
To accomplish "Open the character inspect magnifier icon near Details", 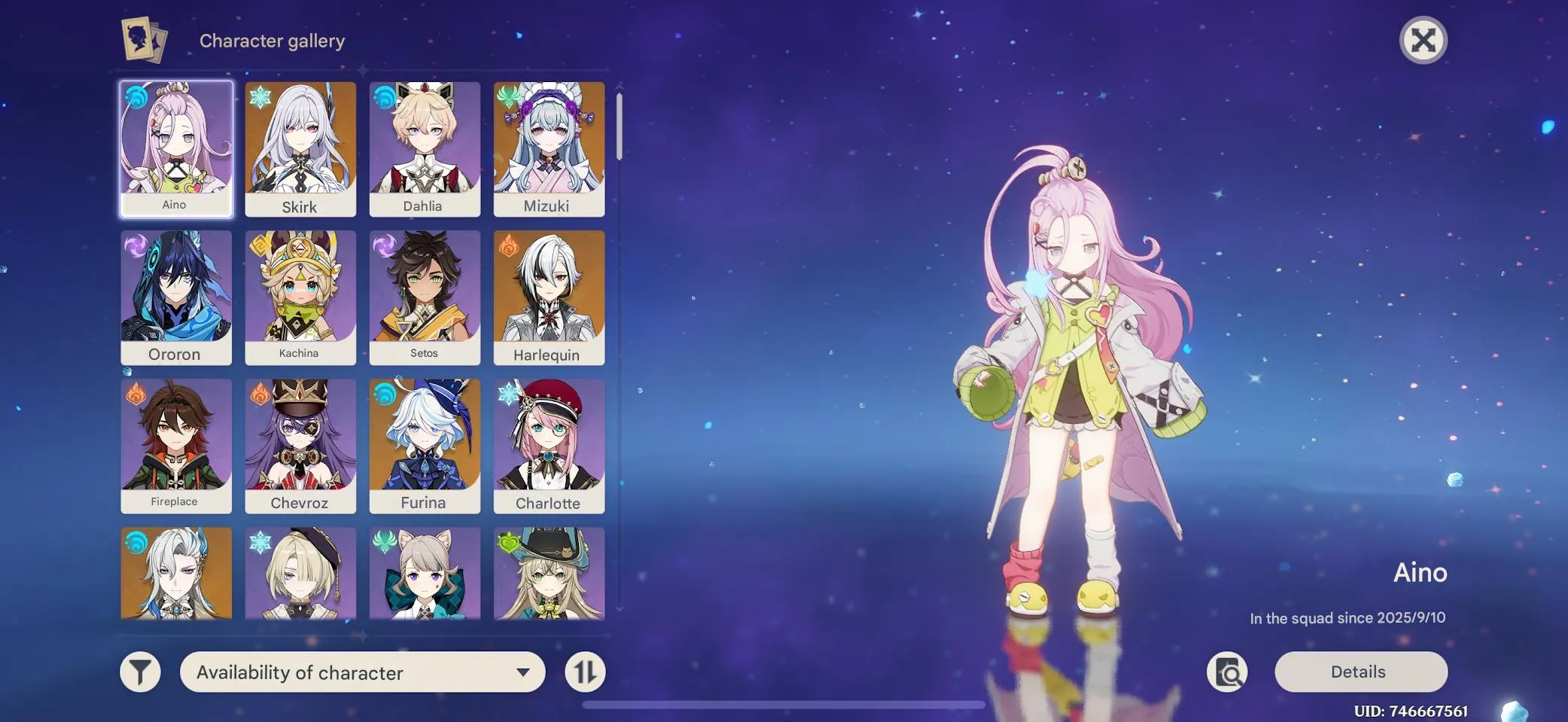I will click(x=1229, y=672).
